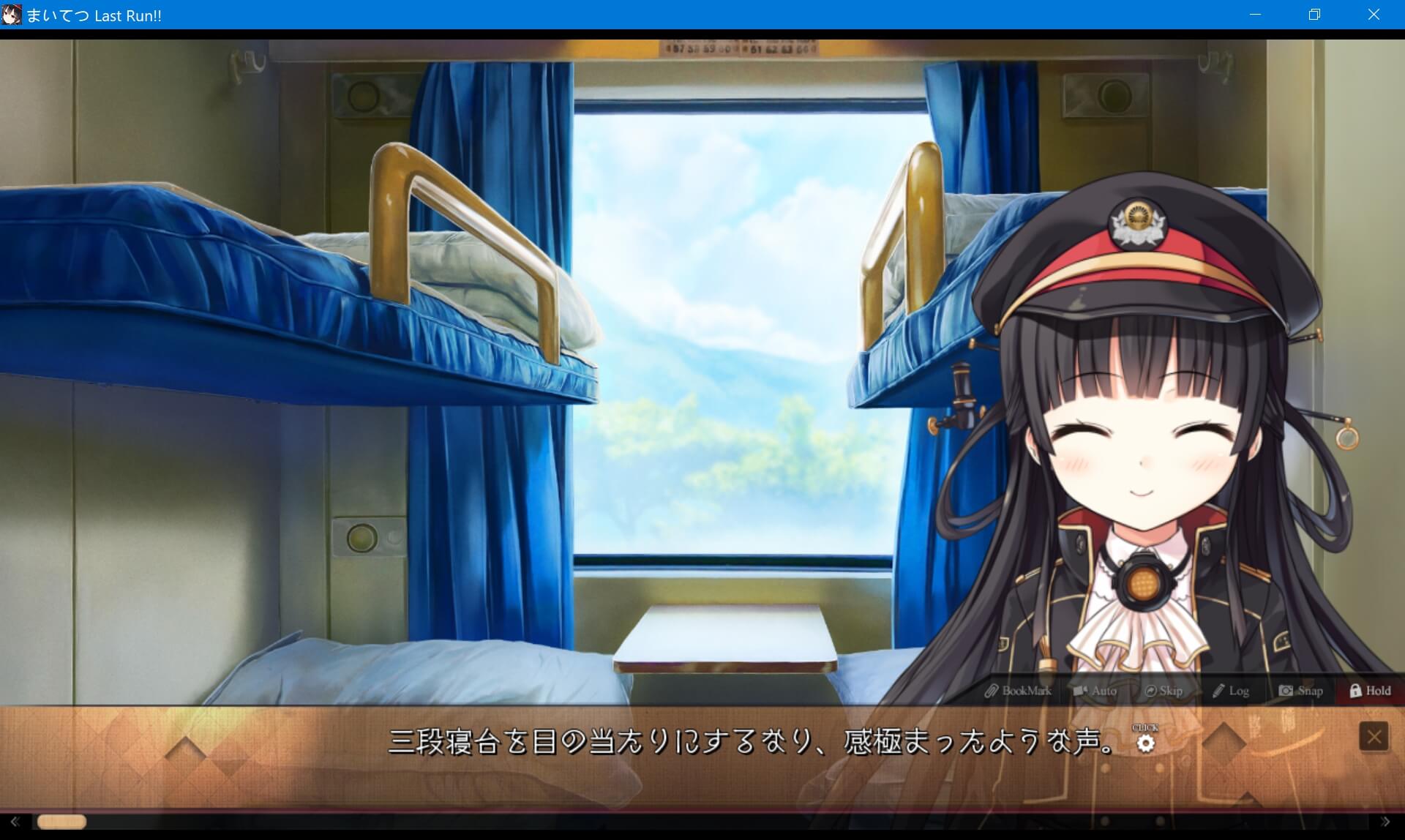
Task: Select the circular arrow Skip icon
Action: point(1151,691)
